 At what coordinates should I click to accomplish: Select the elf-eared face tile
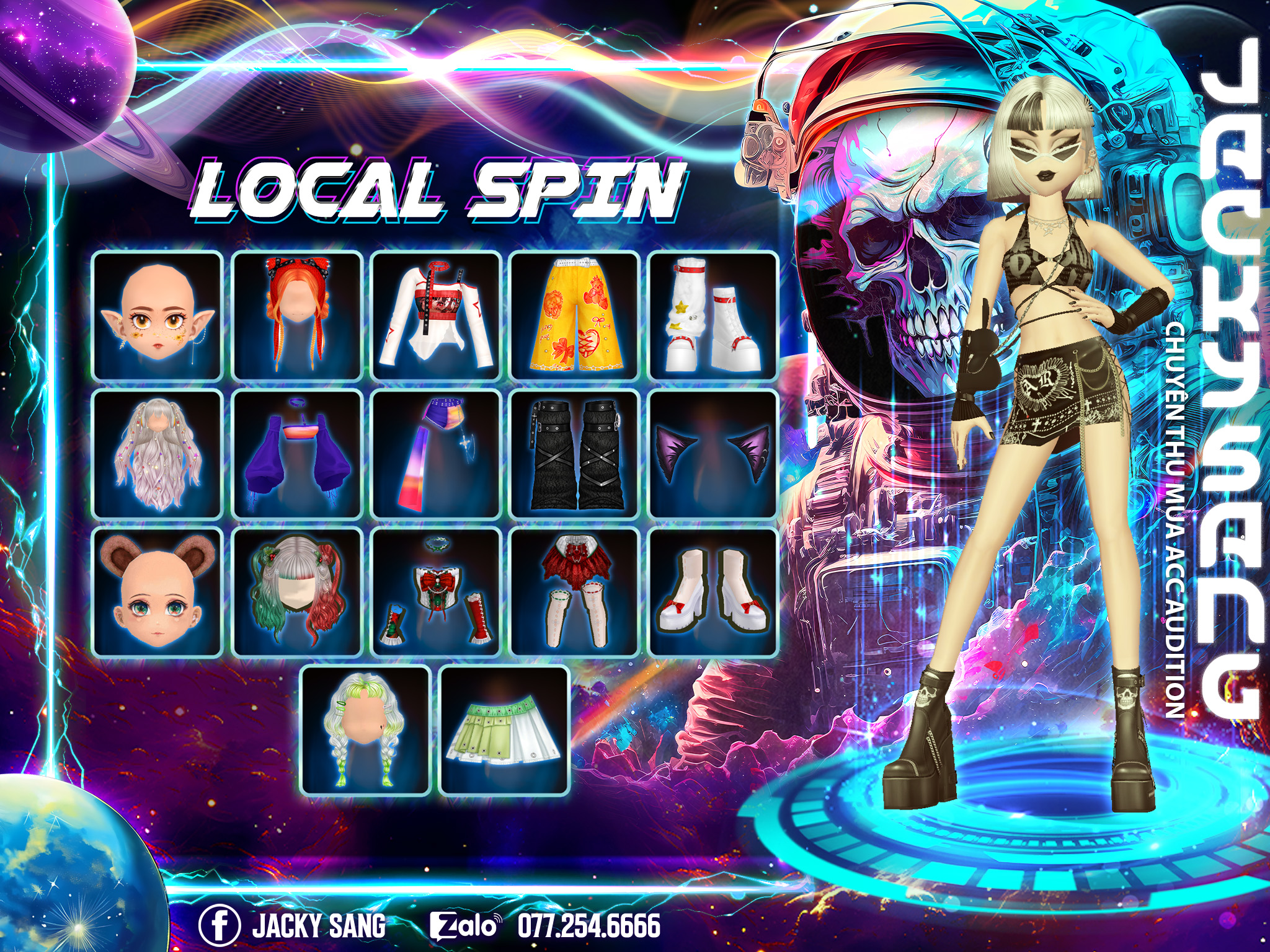pyautogui.click(x=158, y=315)
